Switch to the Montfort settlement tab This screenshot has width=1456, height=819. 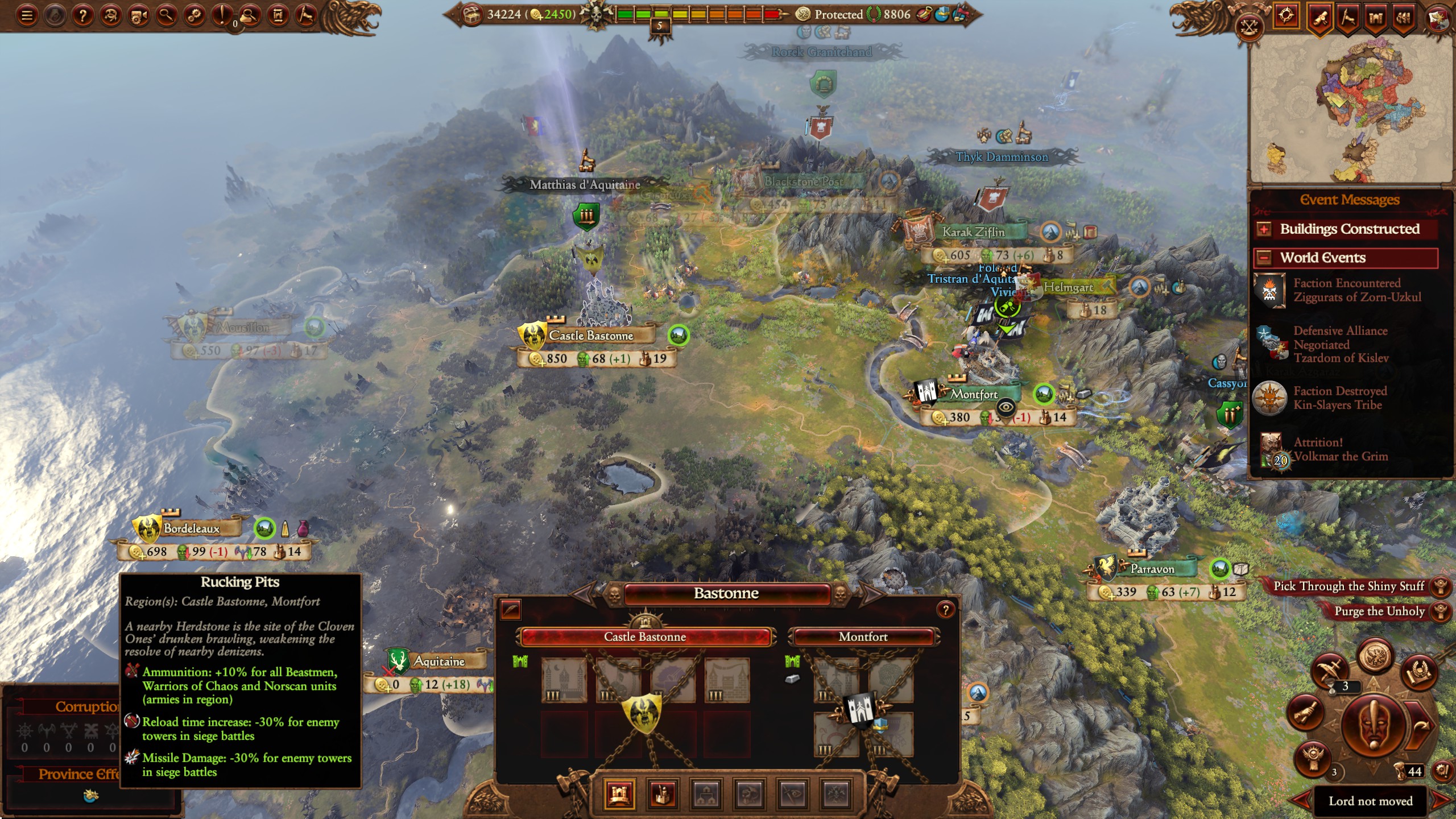[x=864, y=637]
